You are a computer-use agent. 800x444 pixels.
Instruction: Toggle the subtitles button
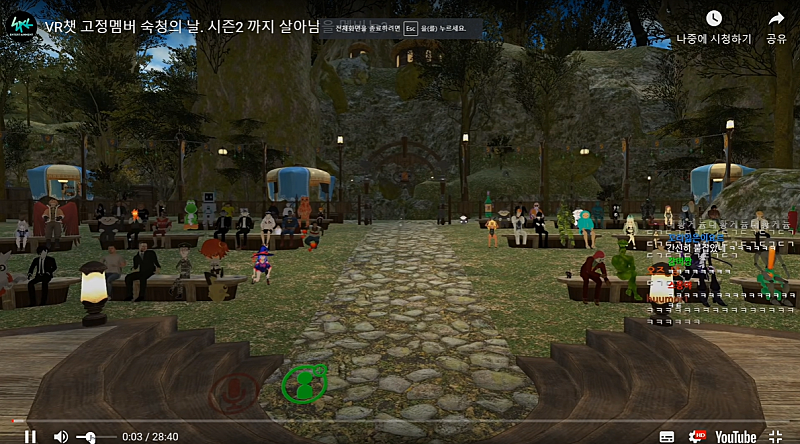[667, 436]
